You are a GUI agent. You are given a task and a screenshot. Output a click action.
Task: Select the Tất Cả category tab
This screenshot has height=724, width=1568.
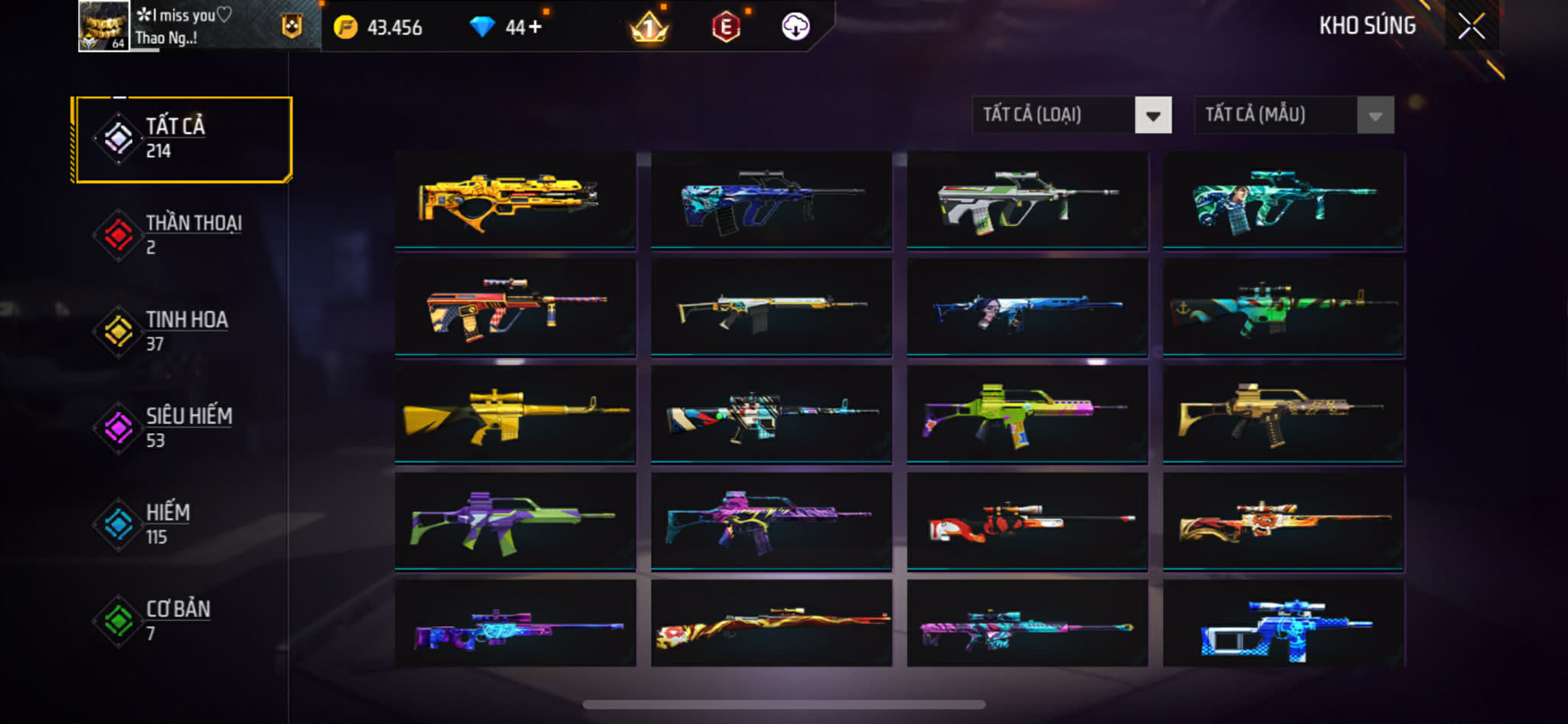click(182, 139)
